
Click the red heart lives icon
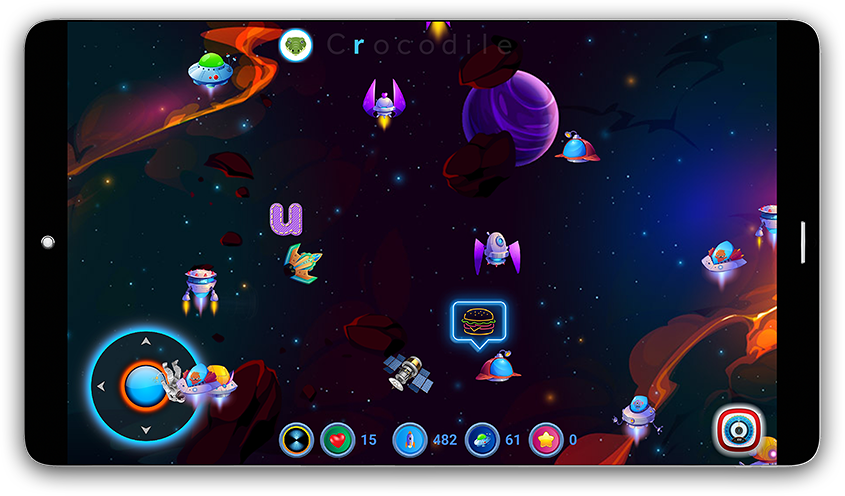[337, 440]
